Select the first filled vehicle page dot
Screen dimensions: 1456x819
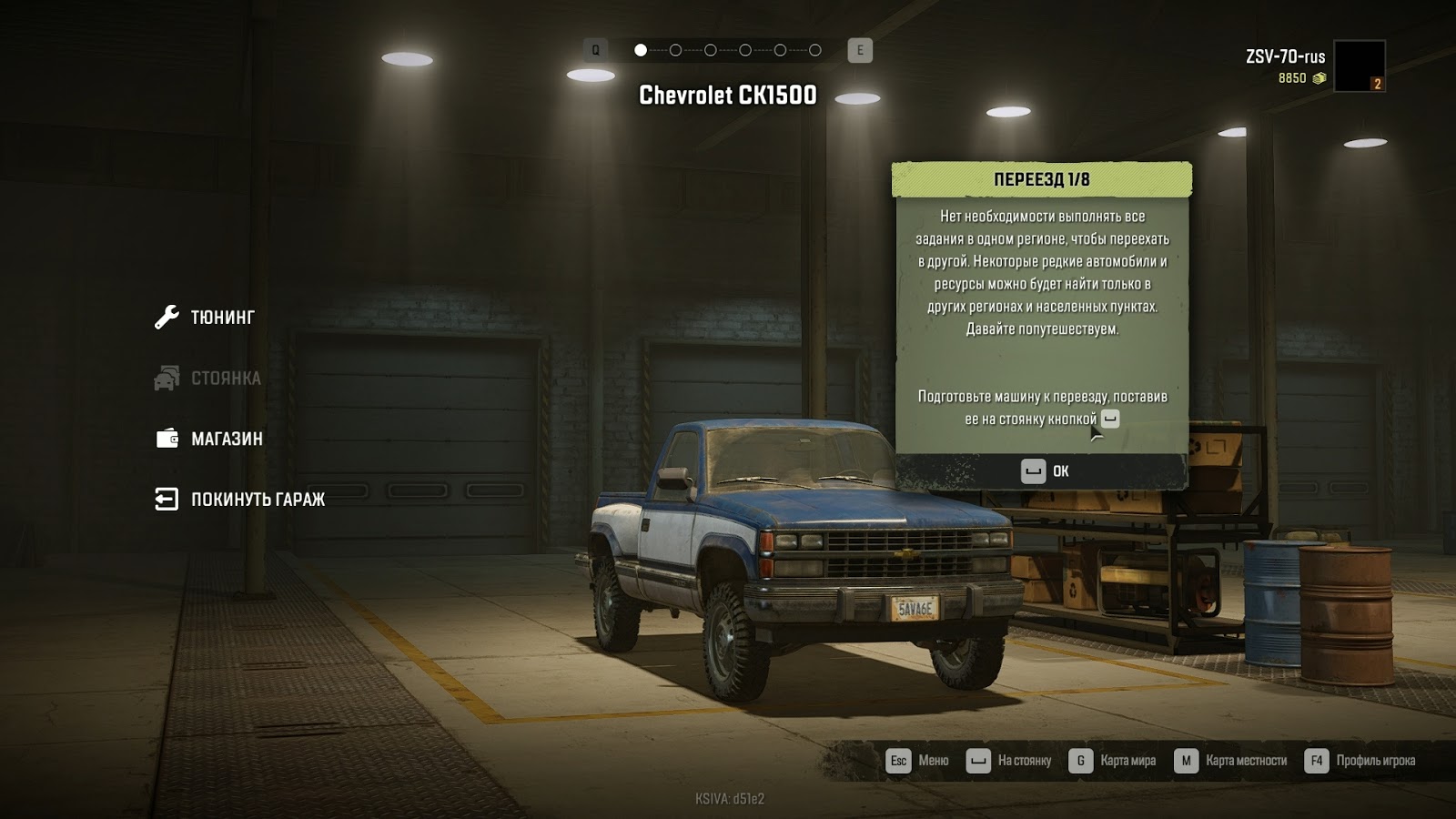click(641, 50)
